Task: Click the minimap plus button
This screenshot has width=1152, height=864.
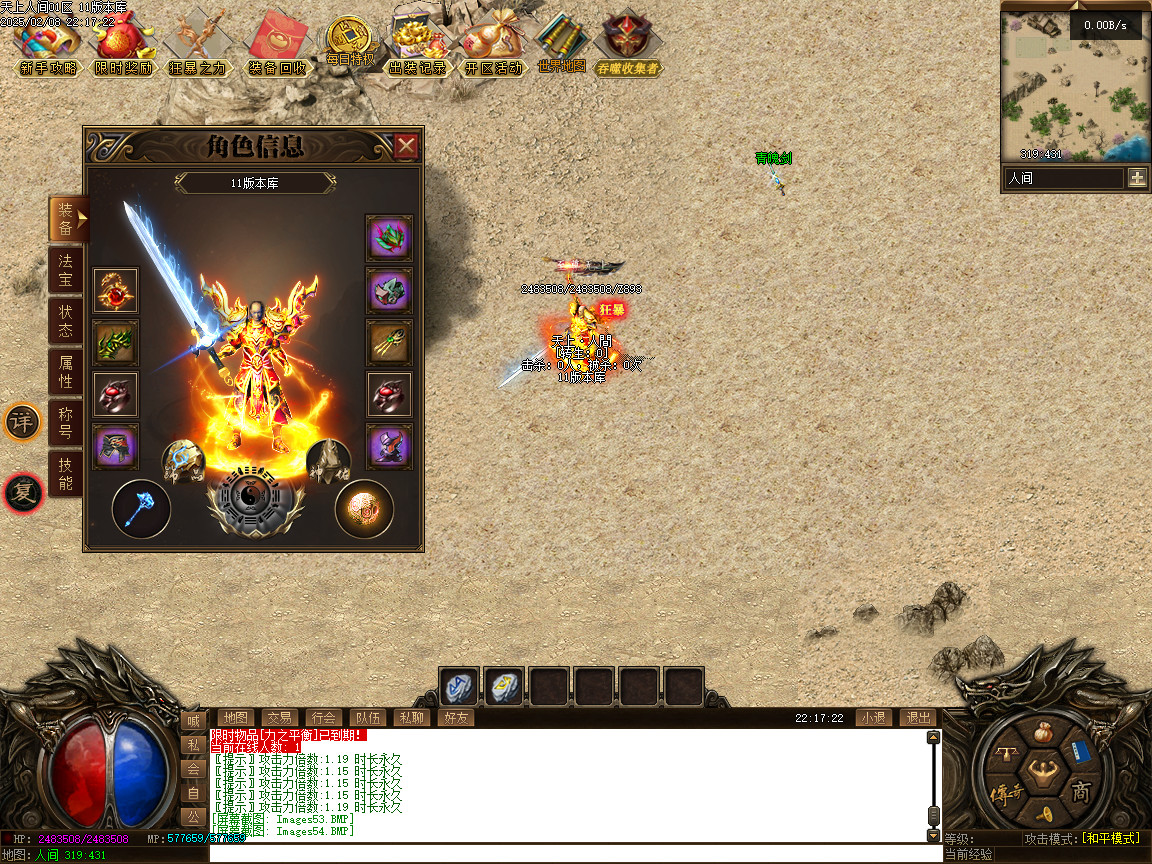Action: [x=1137, y=178]
